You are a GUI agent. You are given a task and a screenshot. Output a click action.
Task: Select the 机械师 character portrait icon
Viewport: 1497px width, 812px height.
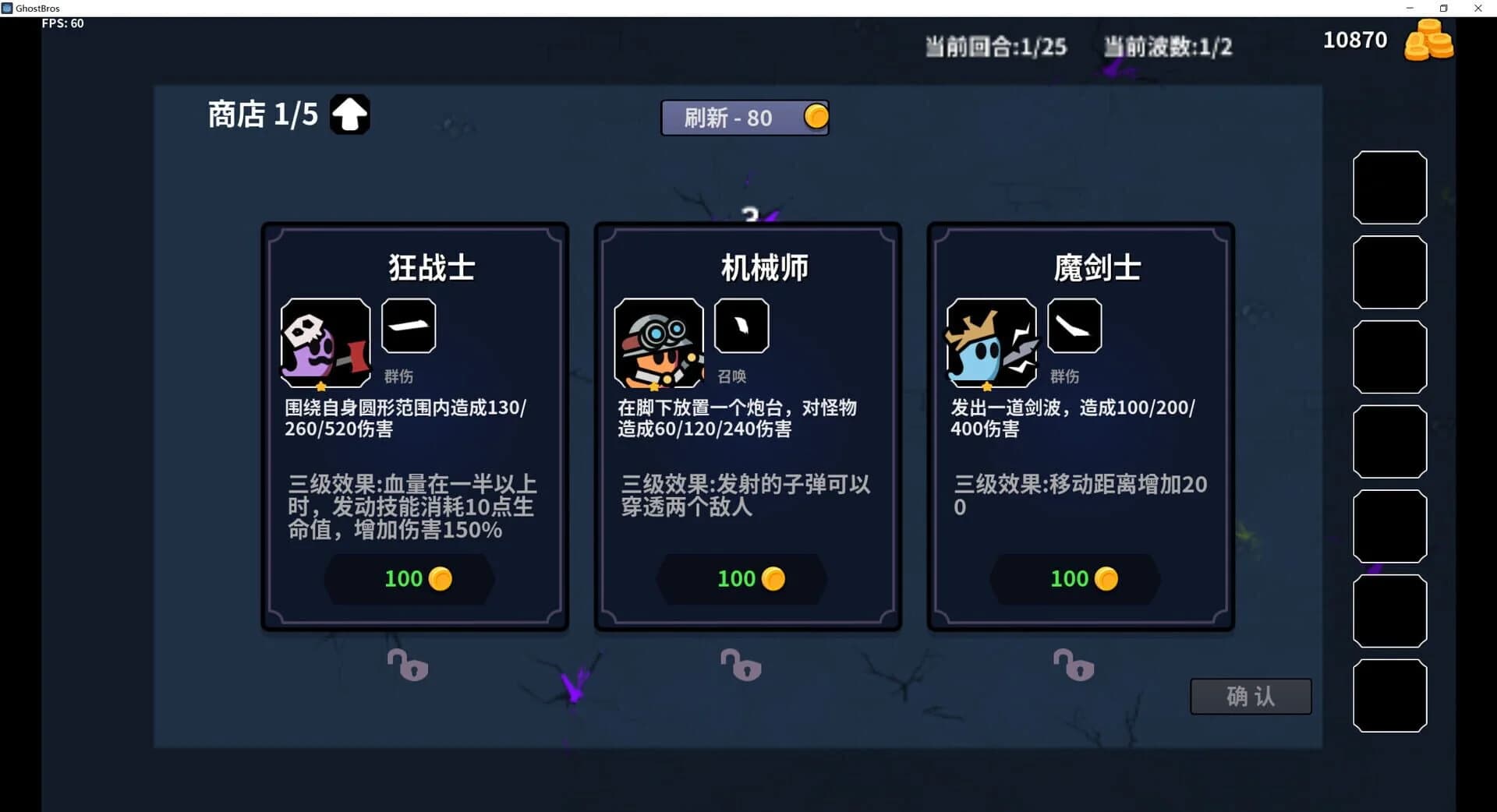click(x=659, y=343)
